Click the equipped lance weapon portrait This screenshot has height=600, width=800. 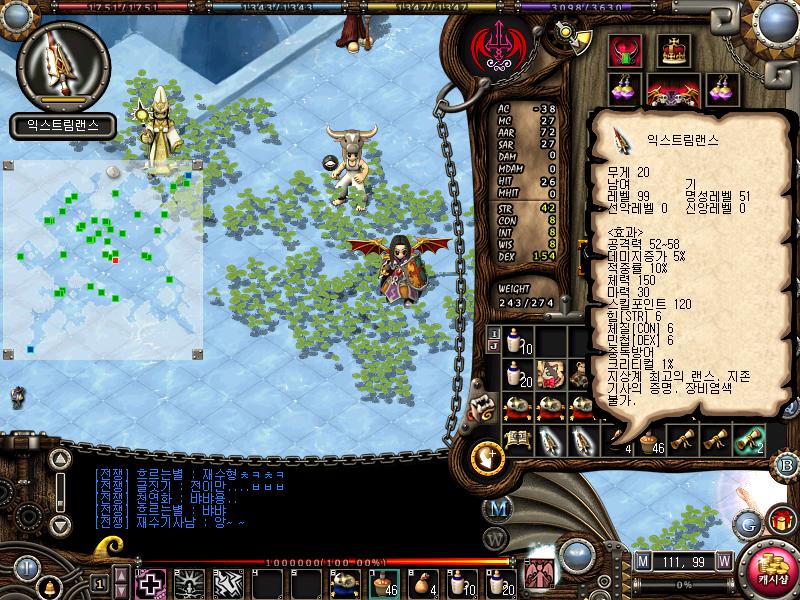(x=62, y=63)
